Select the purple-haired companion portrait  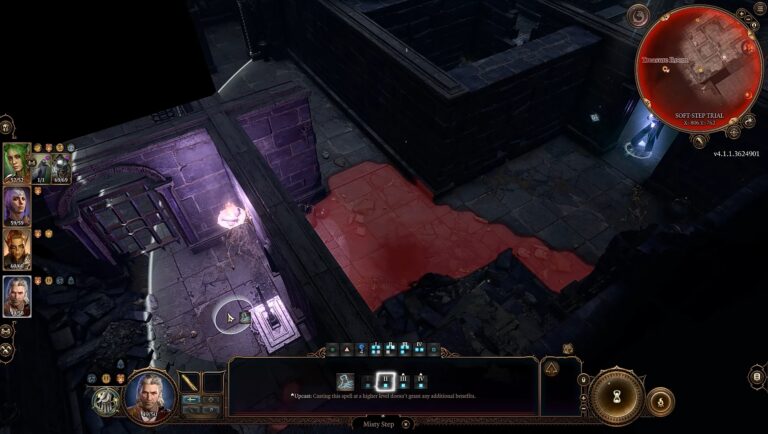(x=16, y=205)
